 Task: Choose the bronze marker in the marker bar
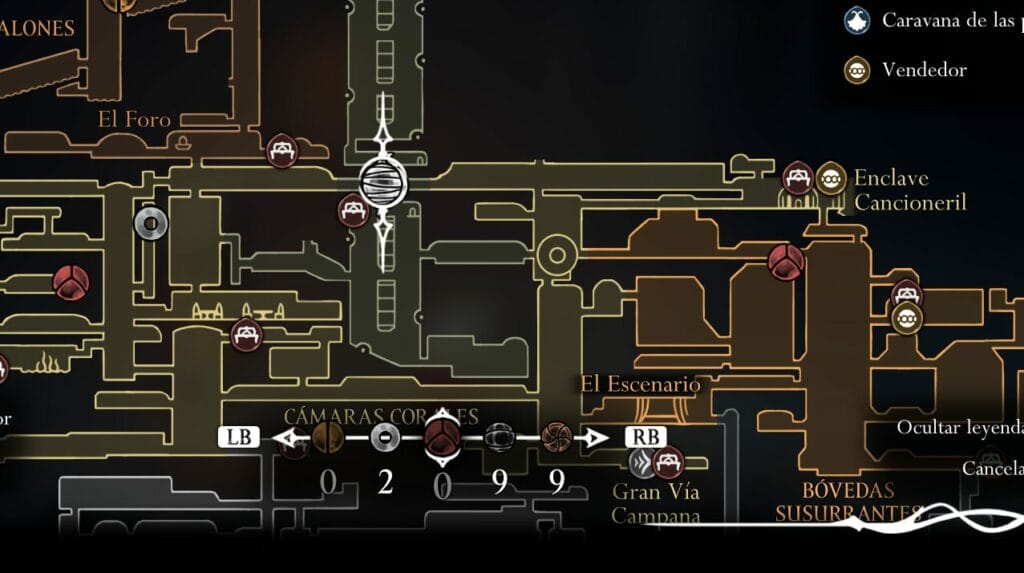(327, 436)
